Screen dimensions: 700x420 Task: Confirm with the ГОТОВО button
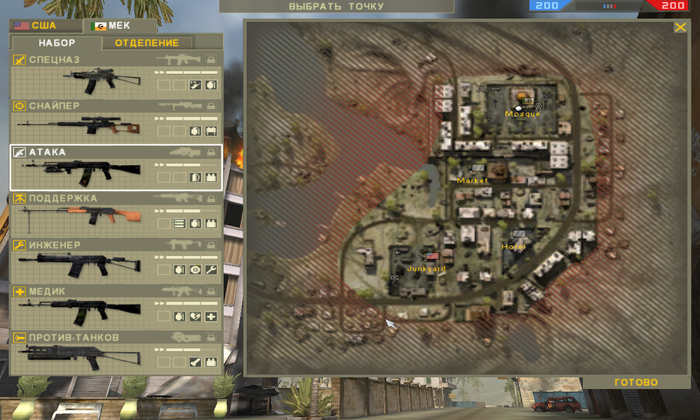(636, 382)
